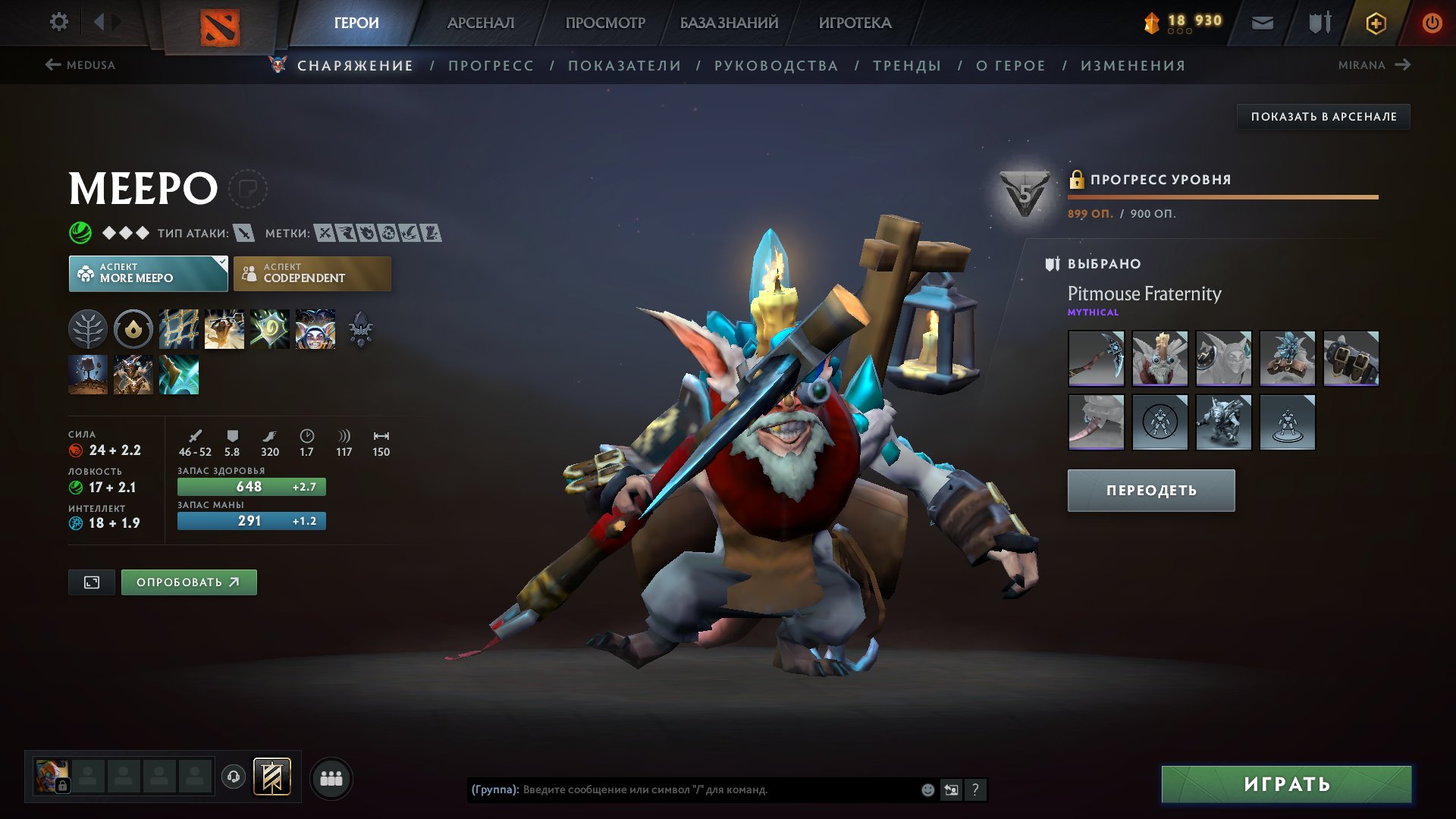Toggle the hero level progress lock
The height and width of the screenshot is (819, 1456).
coord(1078,180)
